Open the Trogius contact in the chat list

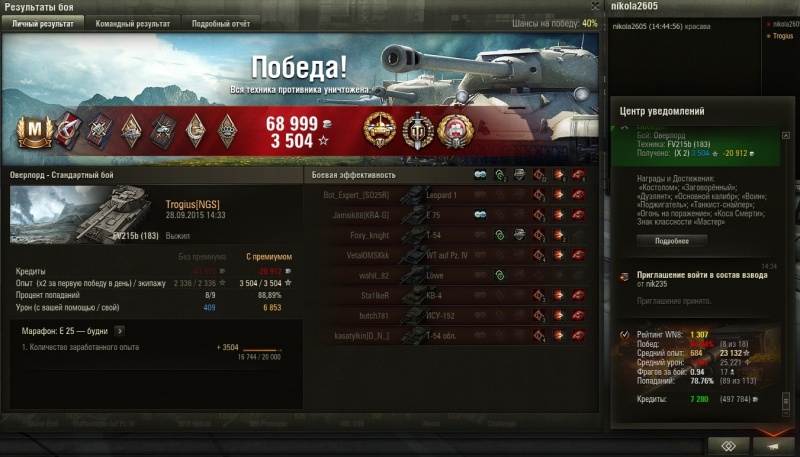[x=783, y=35]
